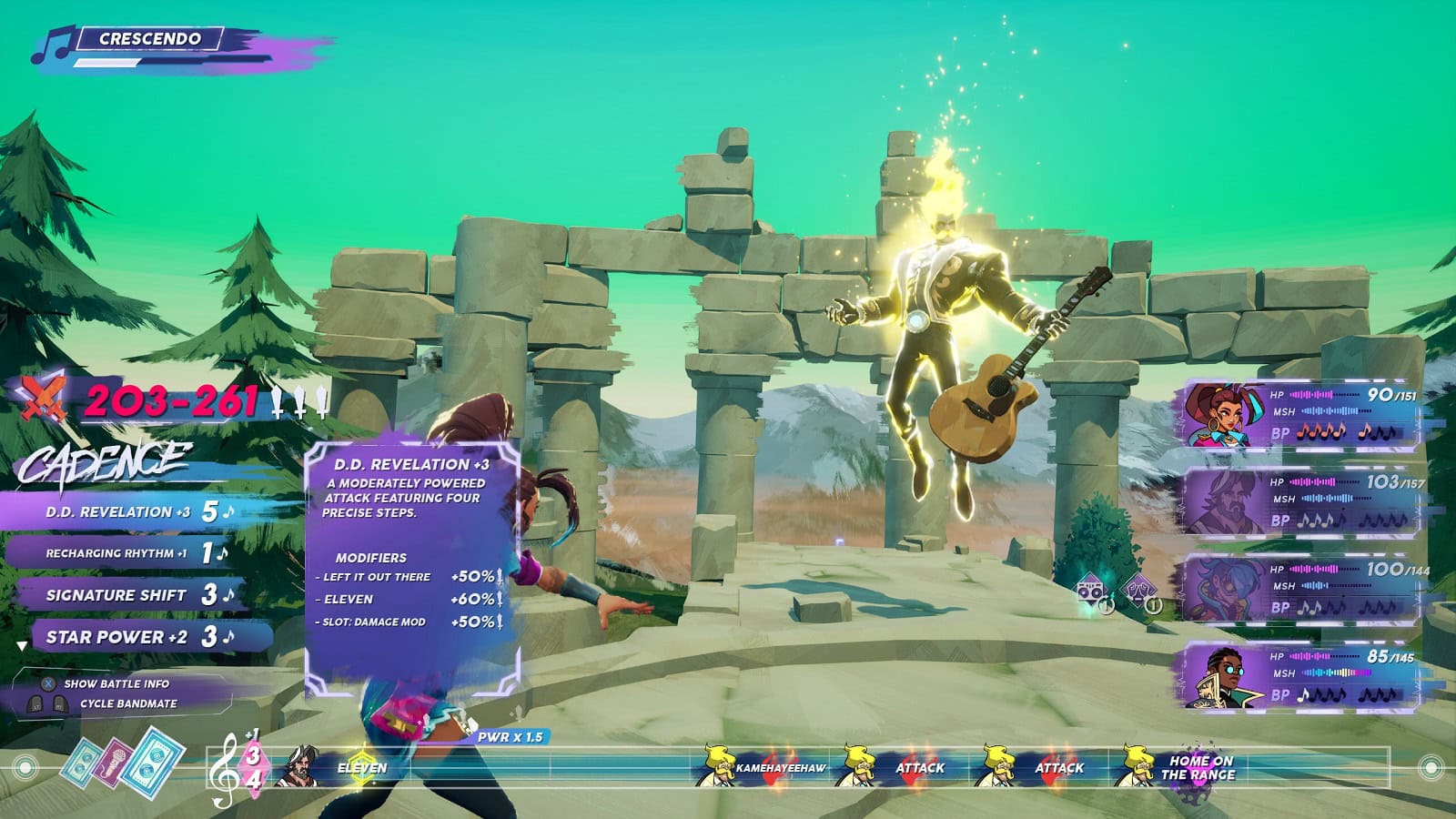Choose the Recharging Rhythm +1 skill
Viewport: 1456px width, 819px height.
point(116,553)
